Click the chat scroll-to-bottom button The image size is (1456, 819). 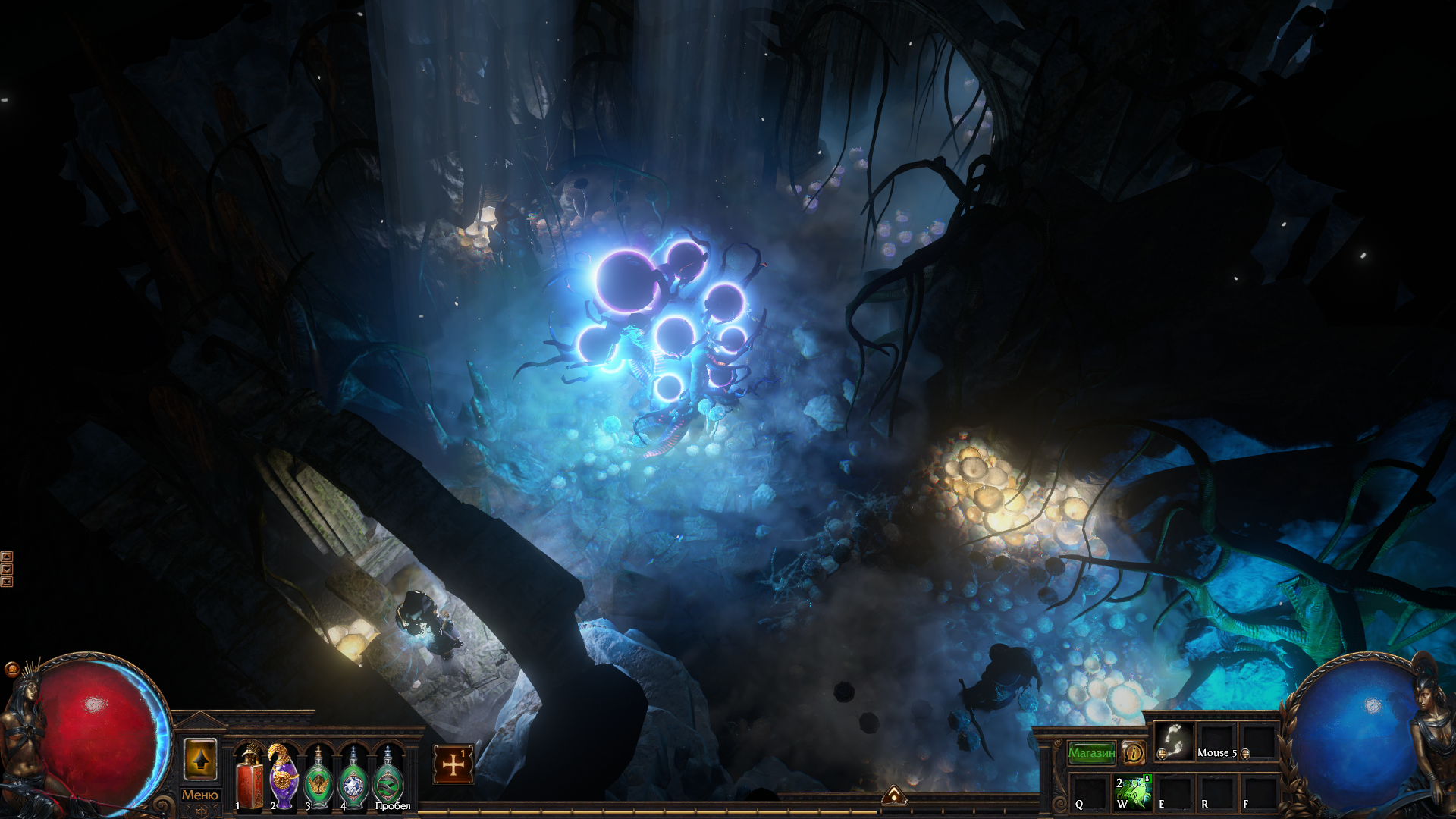pos(7,582)
